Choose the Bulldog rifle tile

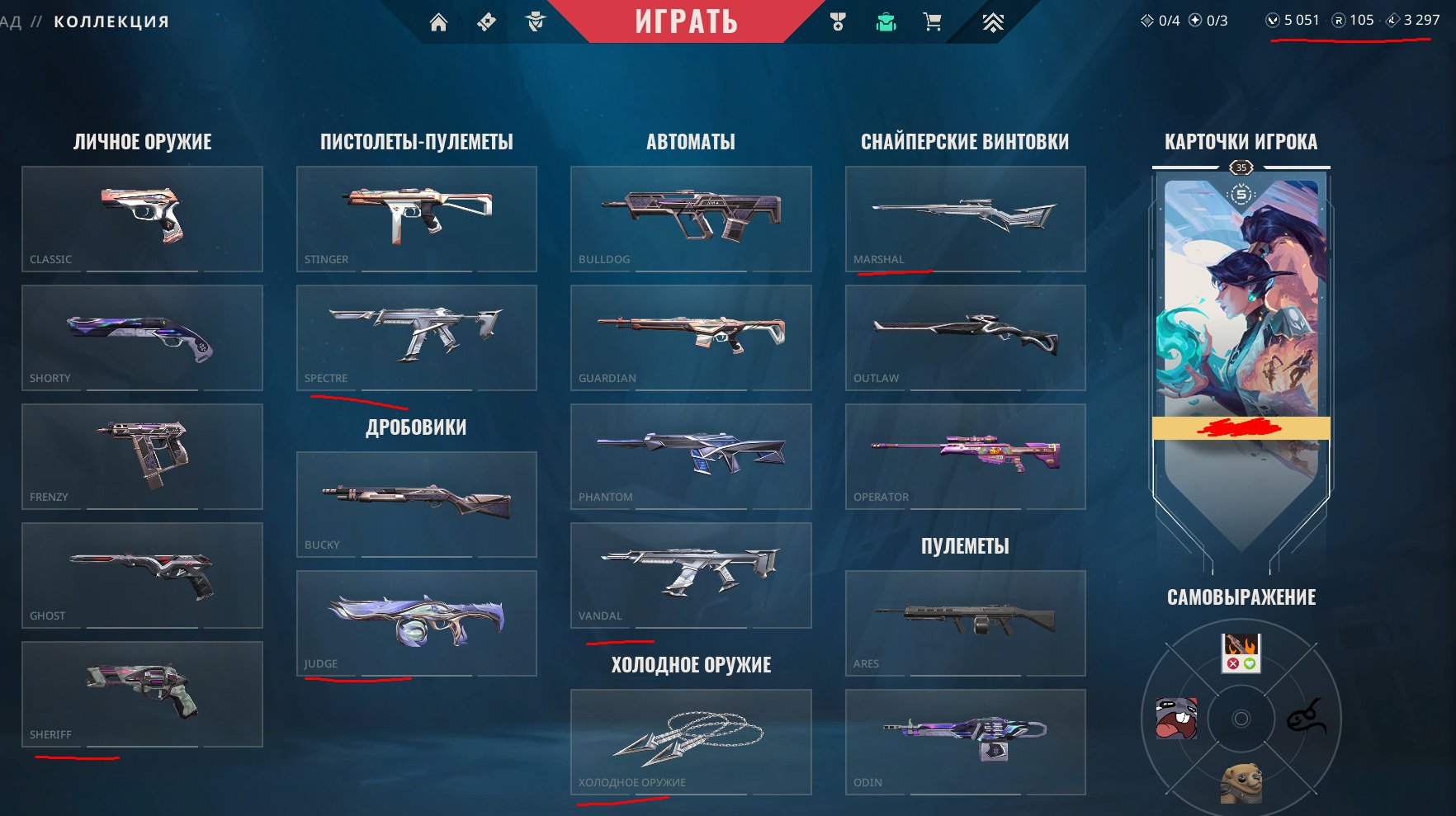[691, 219]
